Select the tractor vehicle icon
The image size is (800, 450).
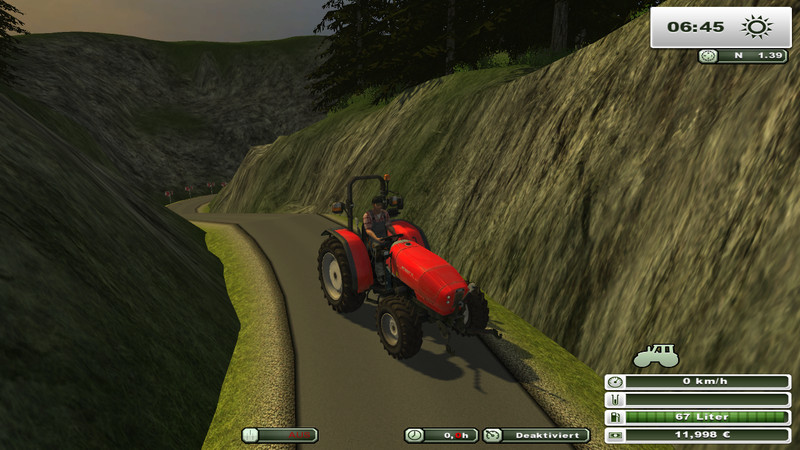(656, 355)
